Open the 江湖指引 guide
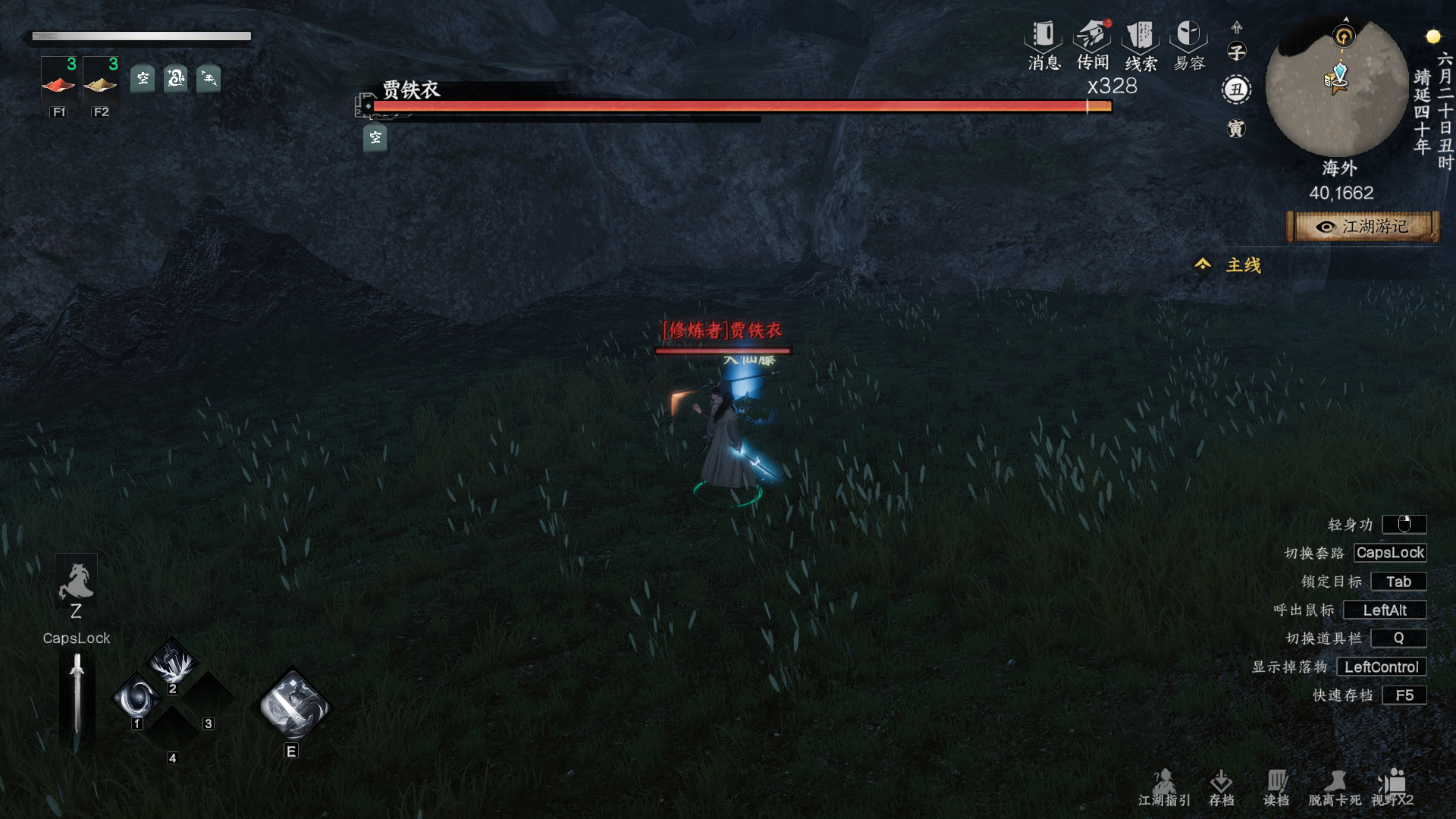 tap(1164, 788)
